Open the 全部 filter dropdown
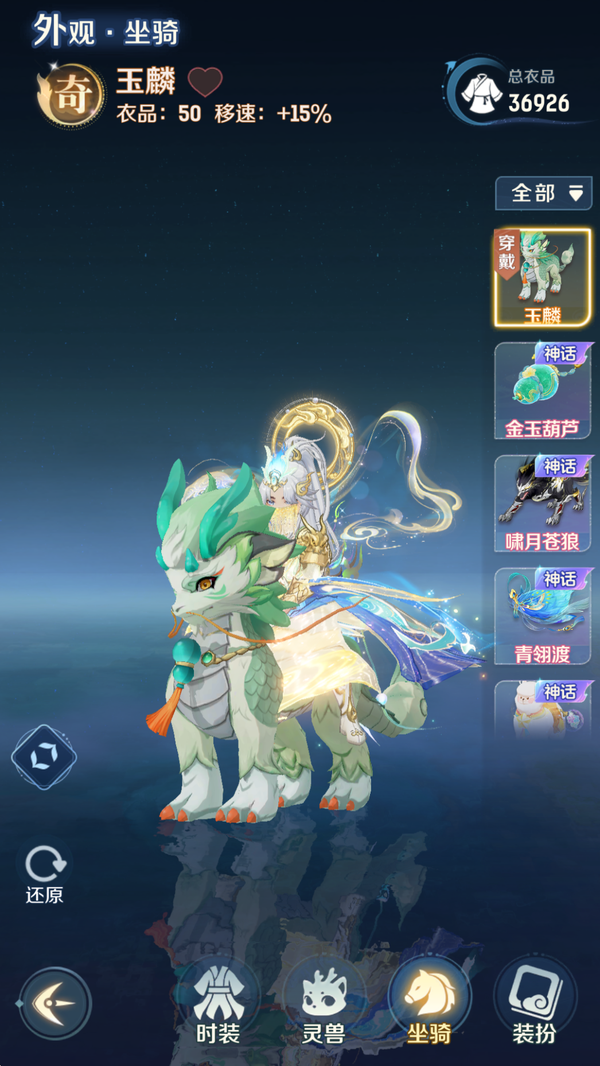Screen dimensions: 600x1066 [543, 193]
